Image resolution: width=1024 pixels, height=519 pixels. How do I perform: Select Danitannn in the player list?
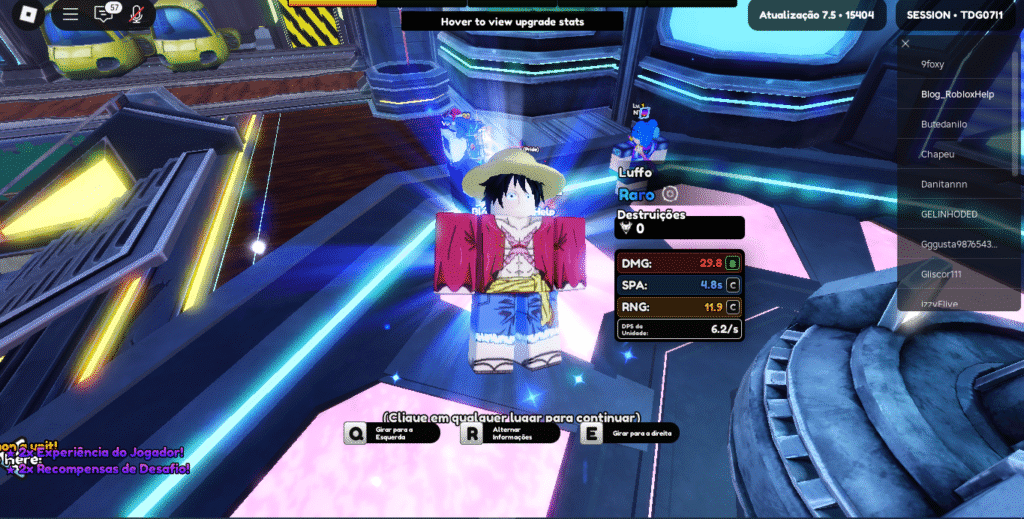click(946, 184)
